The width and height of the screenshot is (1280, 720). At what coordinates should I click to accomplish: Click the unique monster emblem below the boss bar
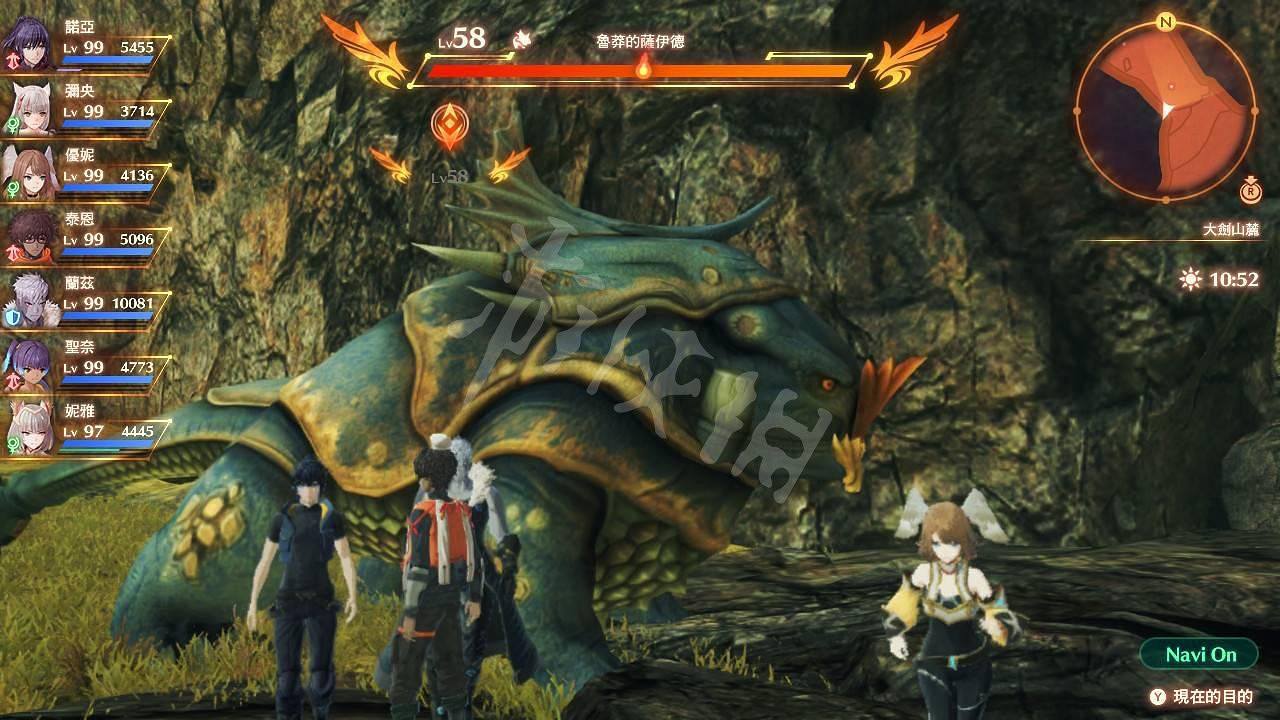pos(449,123)
